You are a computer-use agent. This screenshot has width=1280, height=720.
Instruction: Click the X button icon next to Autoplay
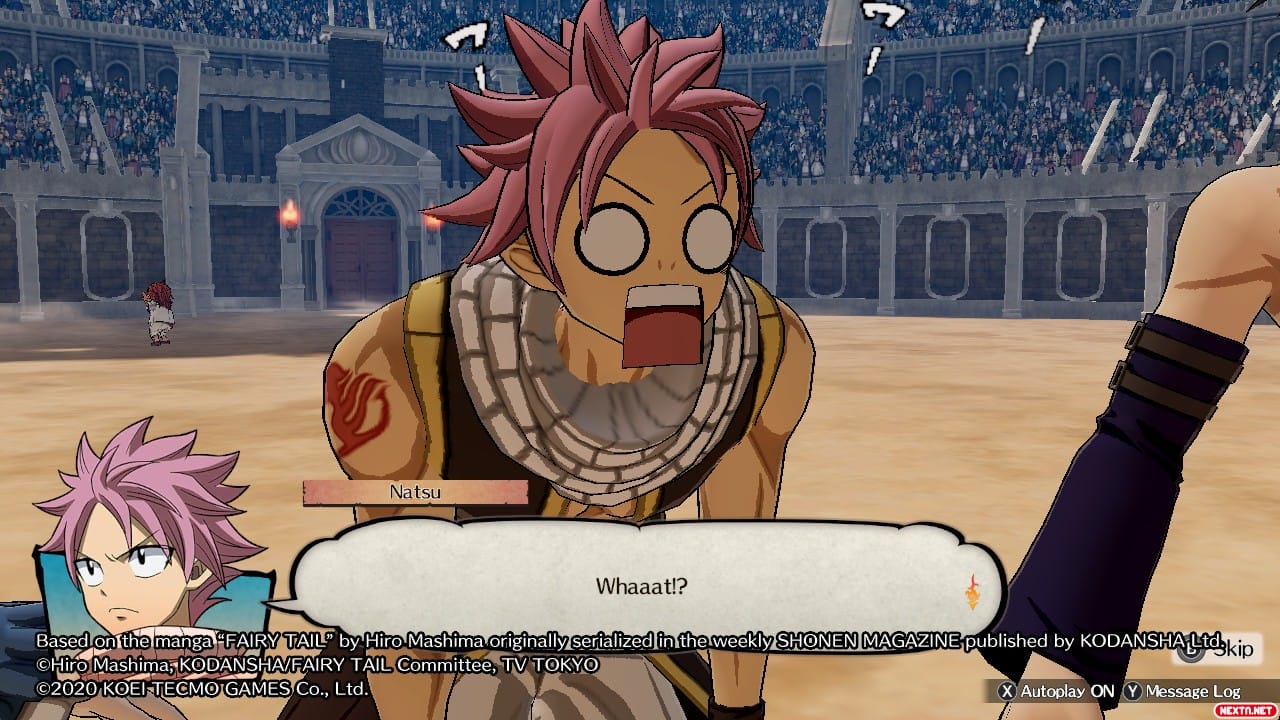[1009, 690]
